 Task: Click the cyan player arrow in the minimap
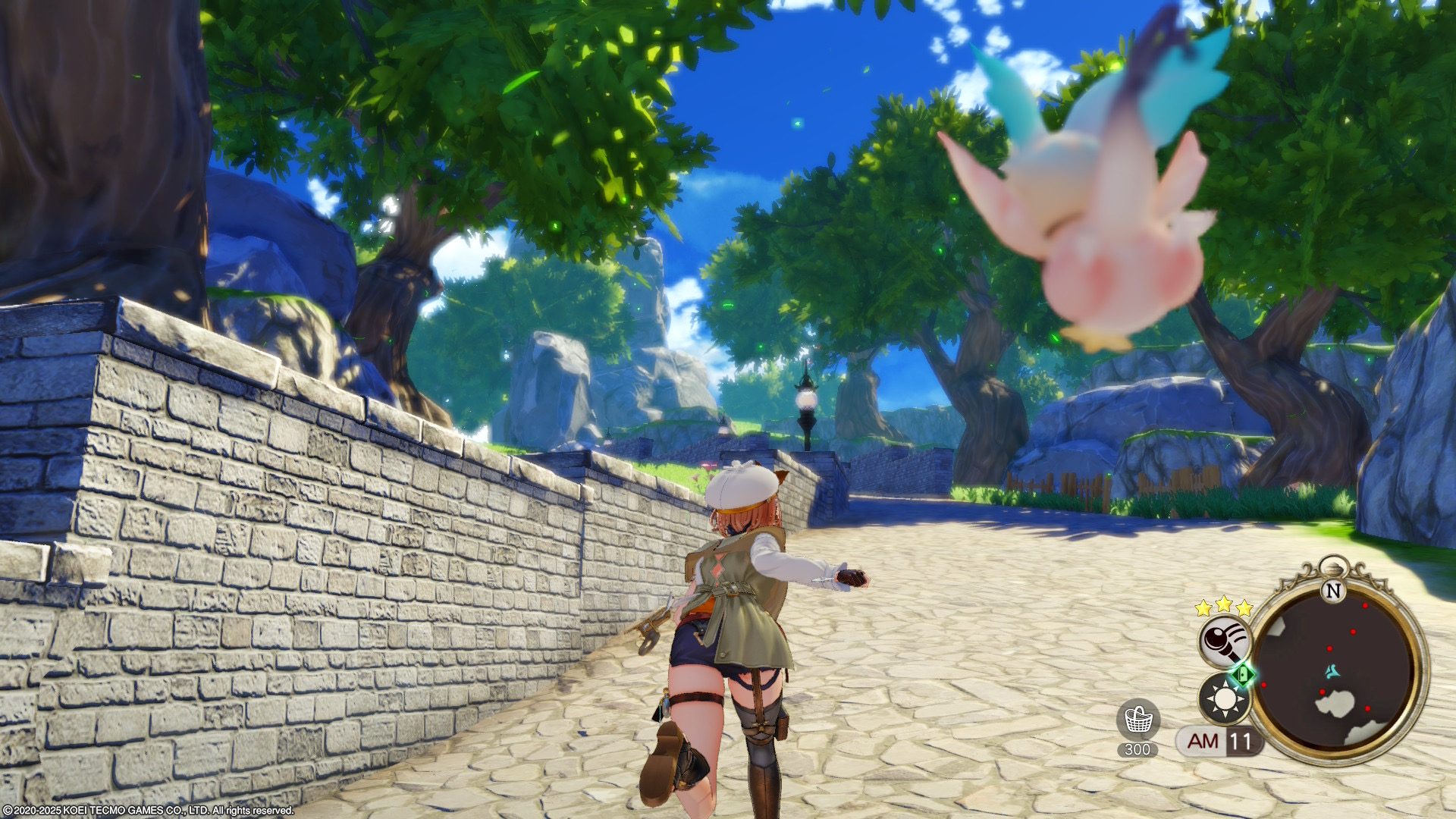click(x=1332, y=672)
